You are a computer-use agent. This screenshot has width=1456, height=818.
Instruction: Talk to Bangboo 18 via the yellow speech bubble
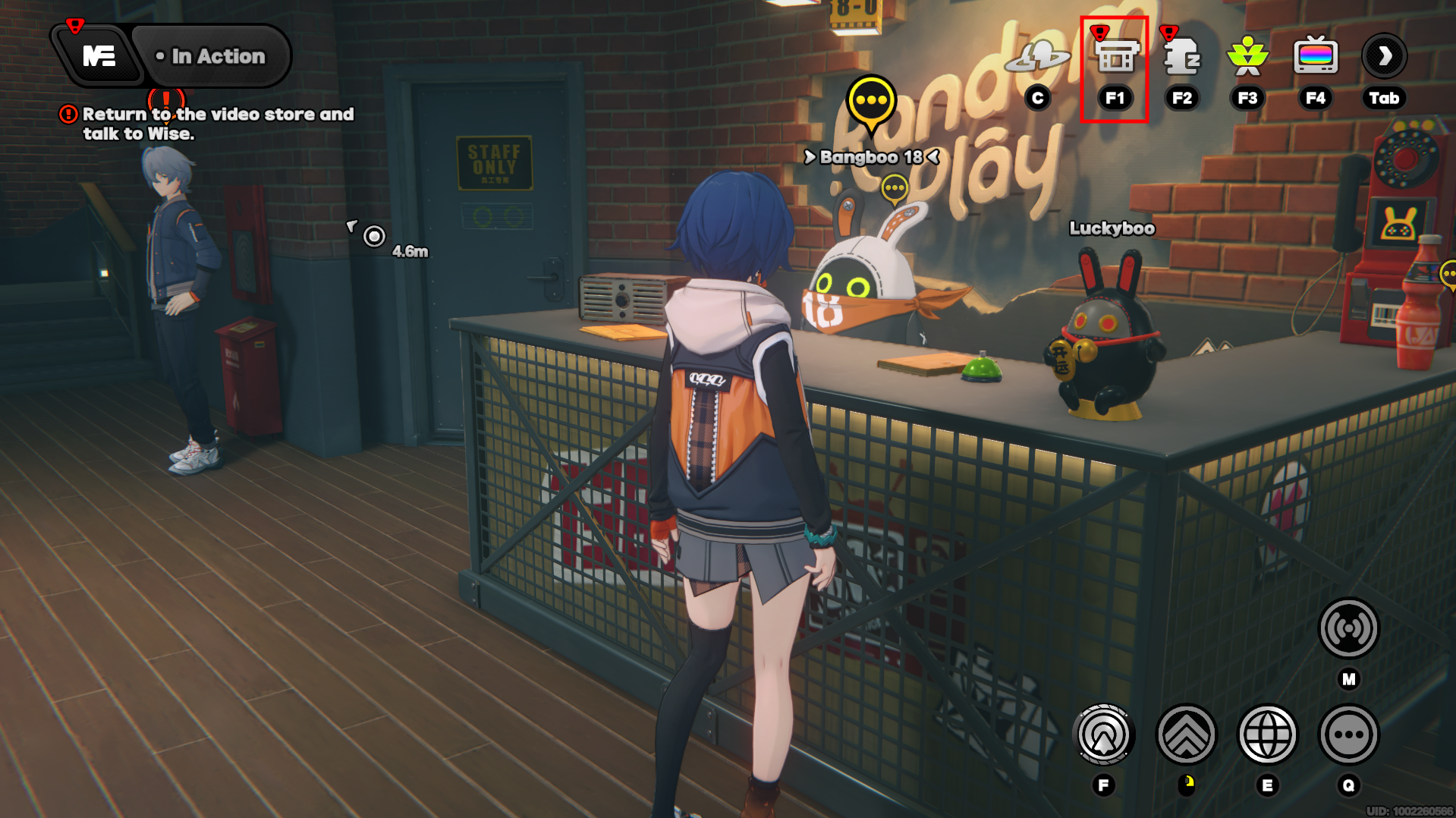point(871,102)
